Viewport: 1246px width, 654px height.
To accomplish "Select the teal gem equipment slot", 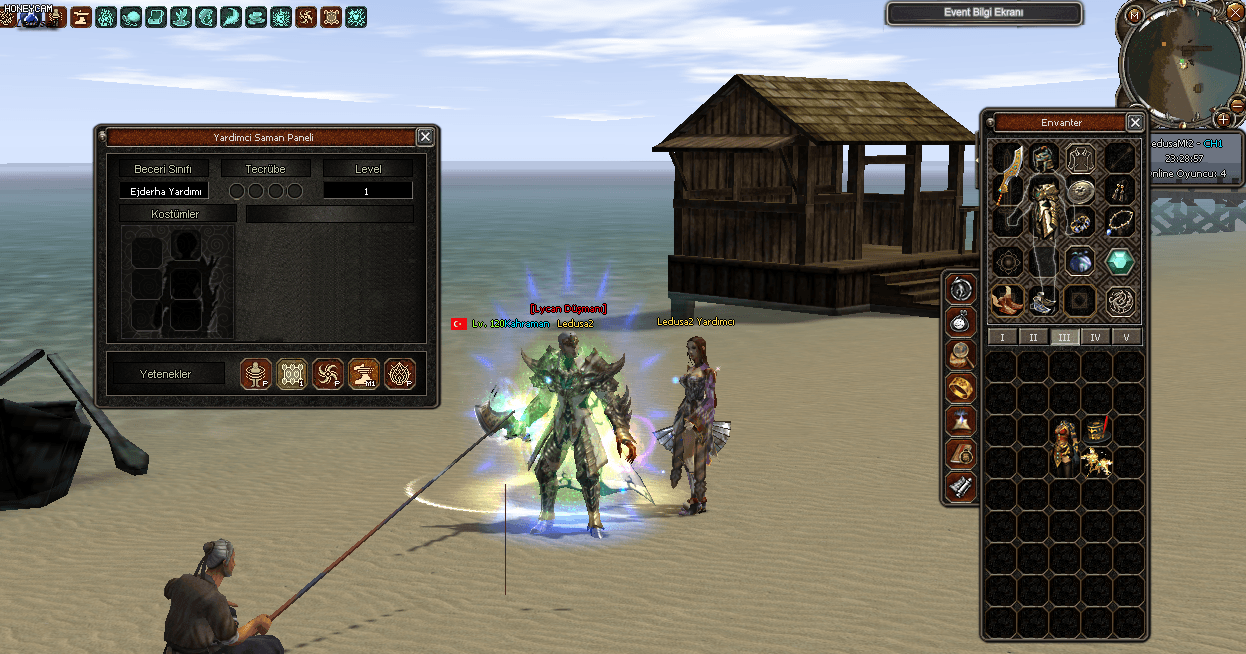I will pos(1119,262).
